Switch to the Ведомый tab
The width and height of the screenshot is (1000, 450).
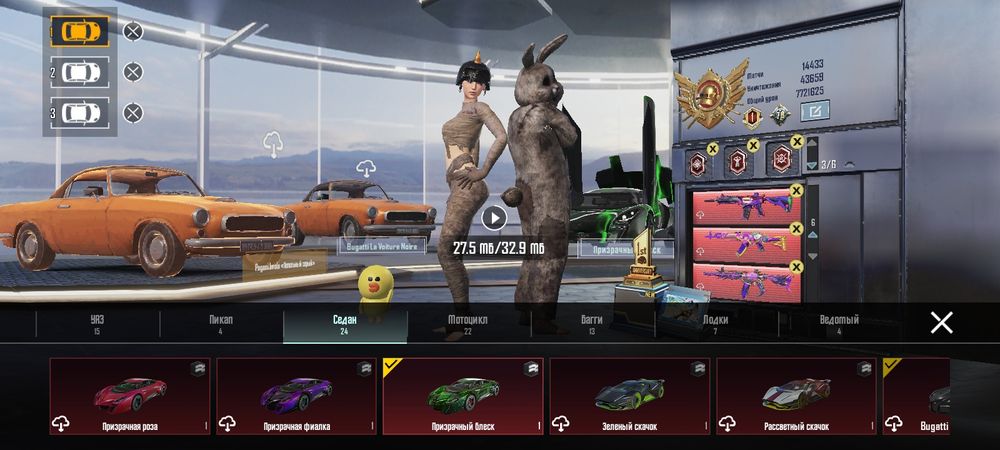pyautogui.click(x=838, y=324)
